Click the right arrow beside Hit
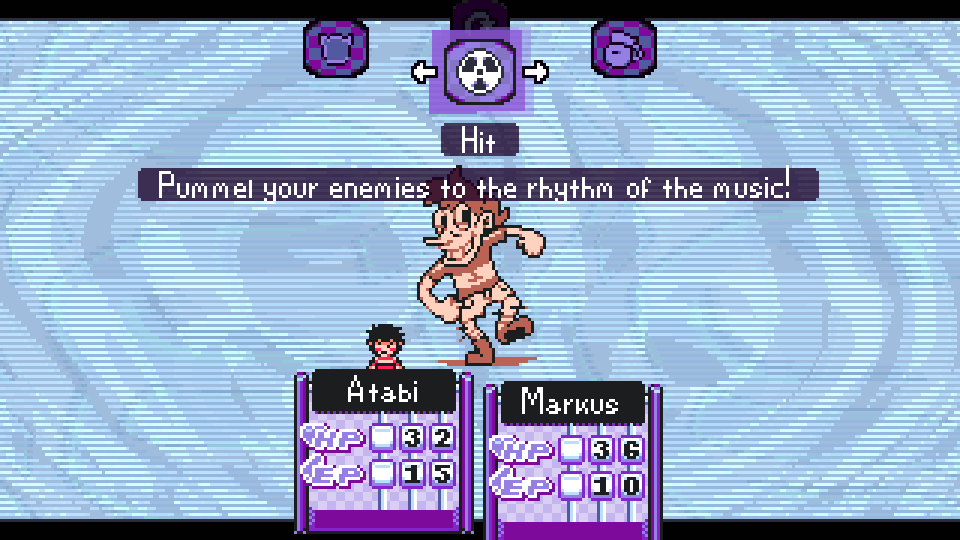The width and height of the screenshot is (960, 540). pyautogui.click(x=536, y=71)
